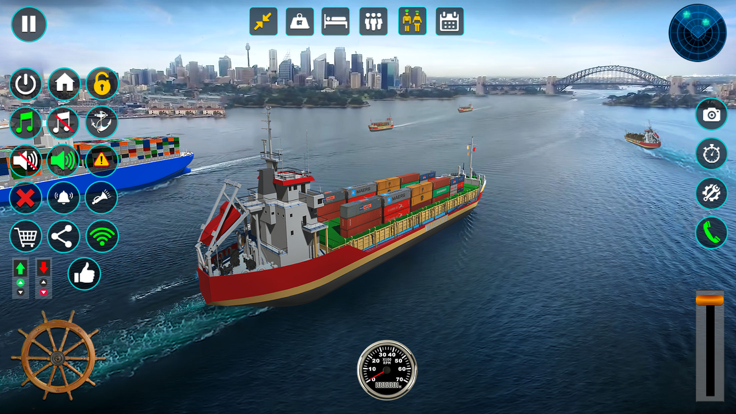
Task: Mute sound with the crossed-out speaker icon
Action: click(x=26, y=160)
